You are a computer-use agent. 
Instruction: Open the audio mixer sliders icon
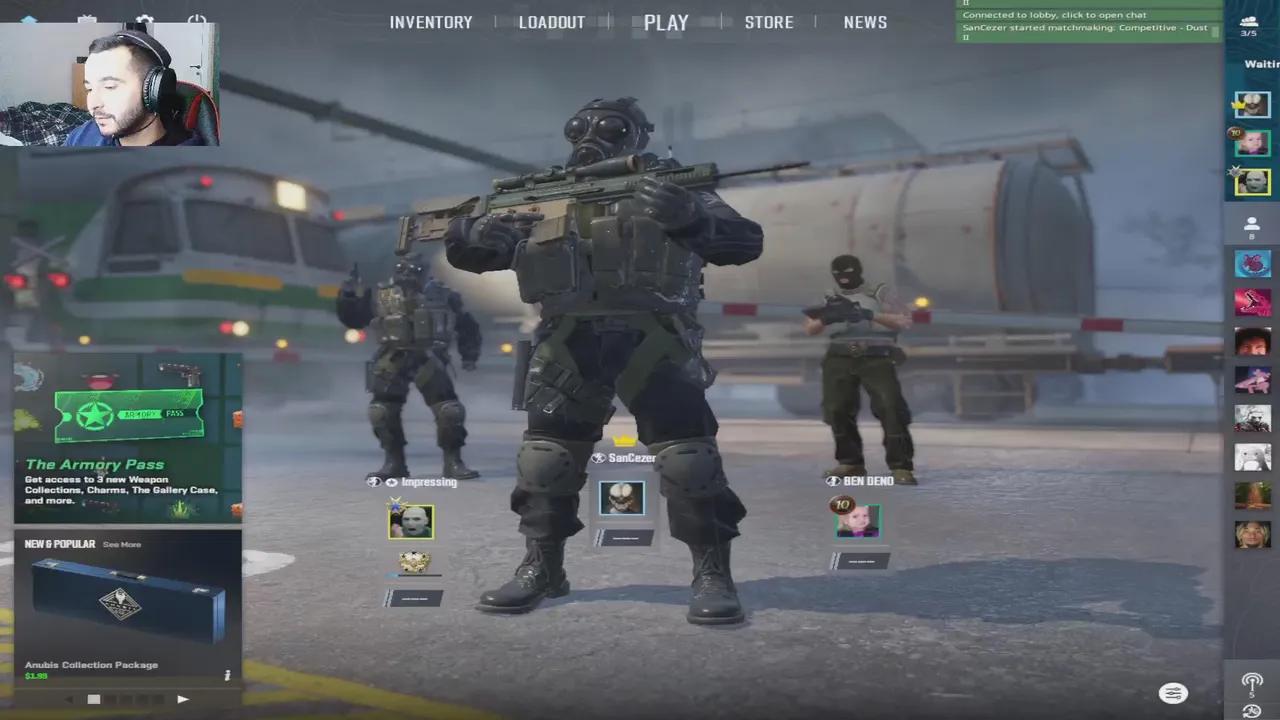(x=1173, y=693)
